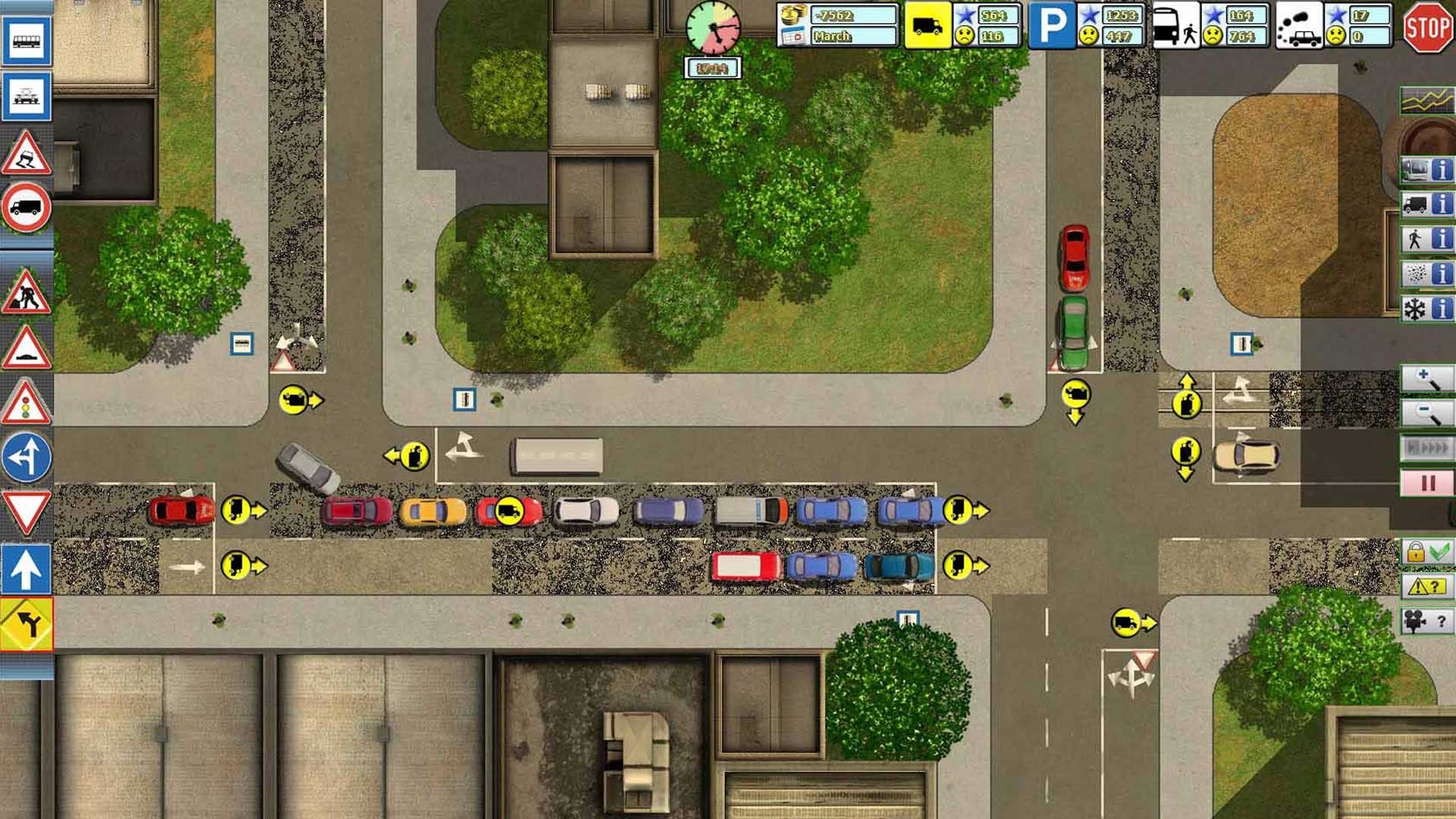Show snowflake winter info overlay

point(1426,309)
